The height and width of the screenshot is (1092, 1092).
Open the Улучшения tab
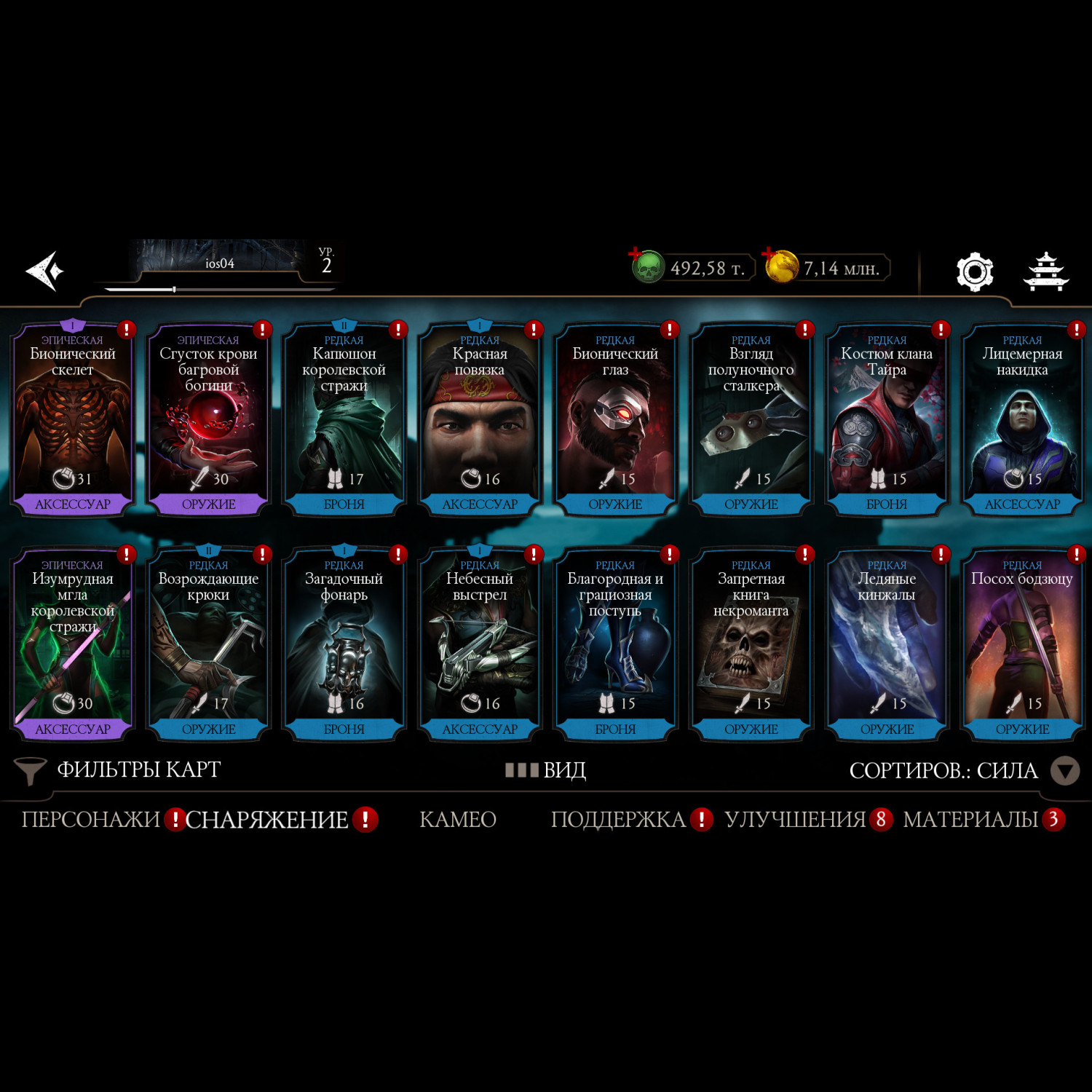(795, 820)
